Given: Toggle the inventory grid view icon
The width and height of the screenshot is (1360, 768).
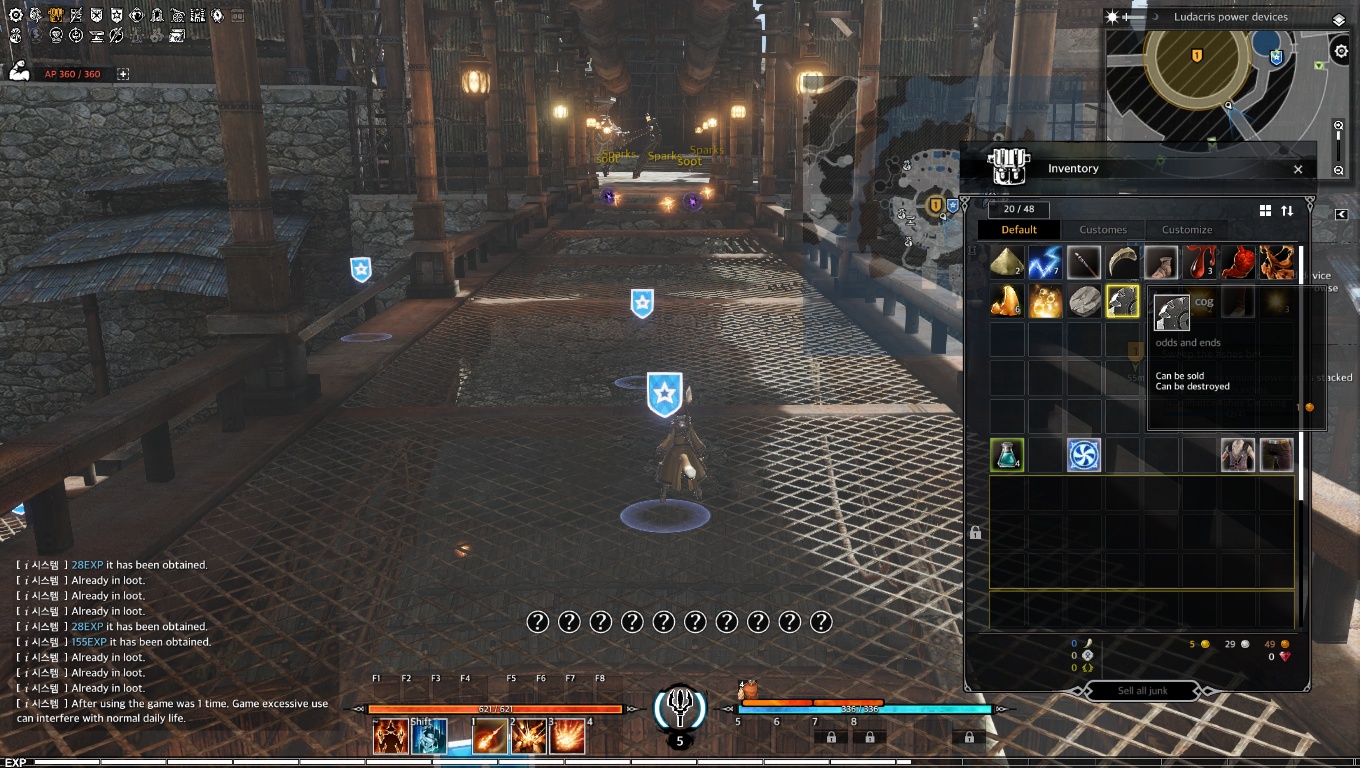Looking at the screenshot, I should click(1265, 211).
